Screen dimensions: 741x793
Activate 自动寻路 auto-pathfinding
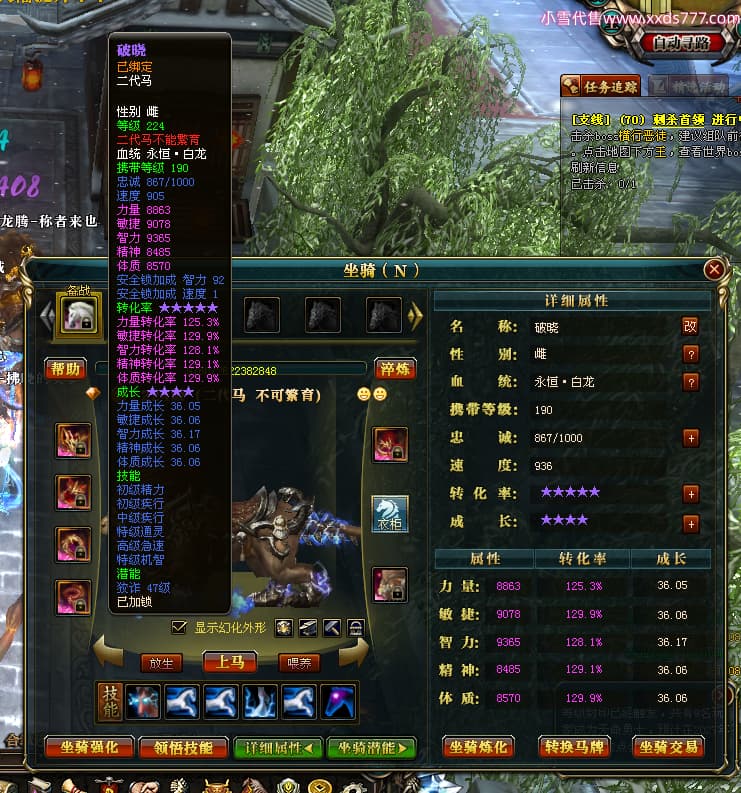click(x=680, y=43)
